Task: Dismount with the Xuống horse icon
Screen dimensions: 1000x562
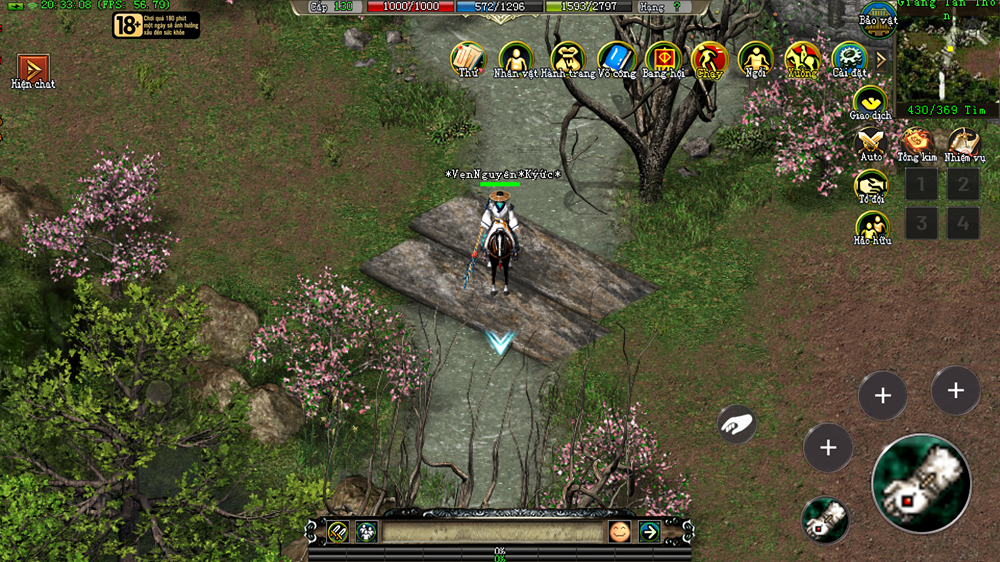Action: [x=802, y=57]
